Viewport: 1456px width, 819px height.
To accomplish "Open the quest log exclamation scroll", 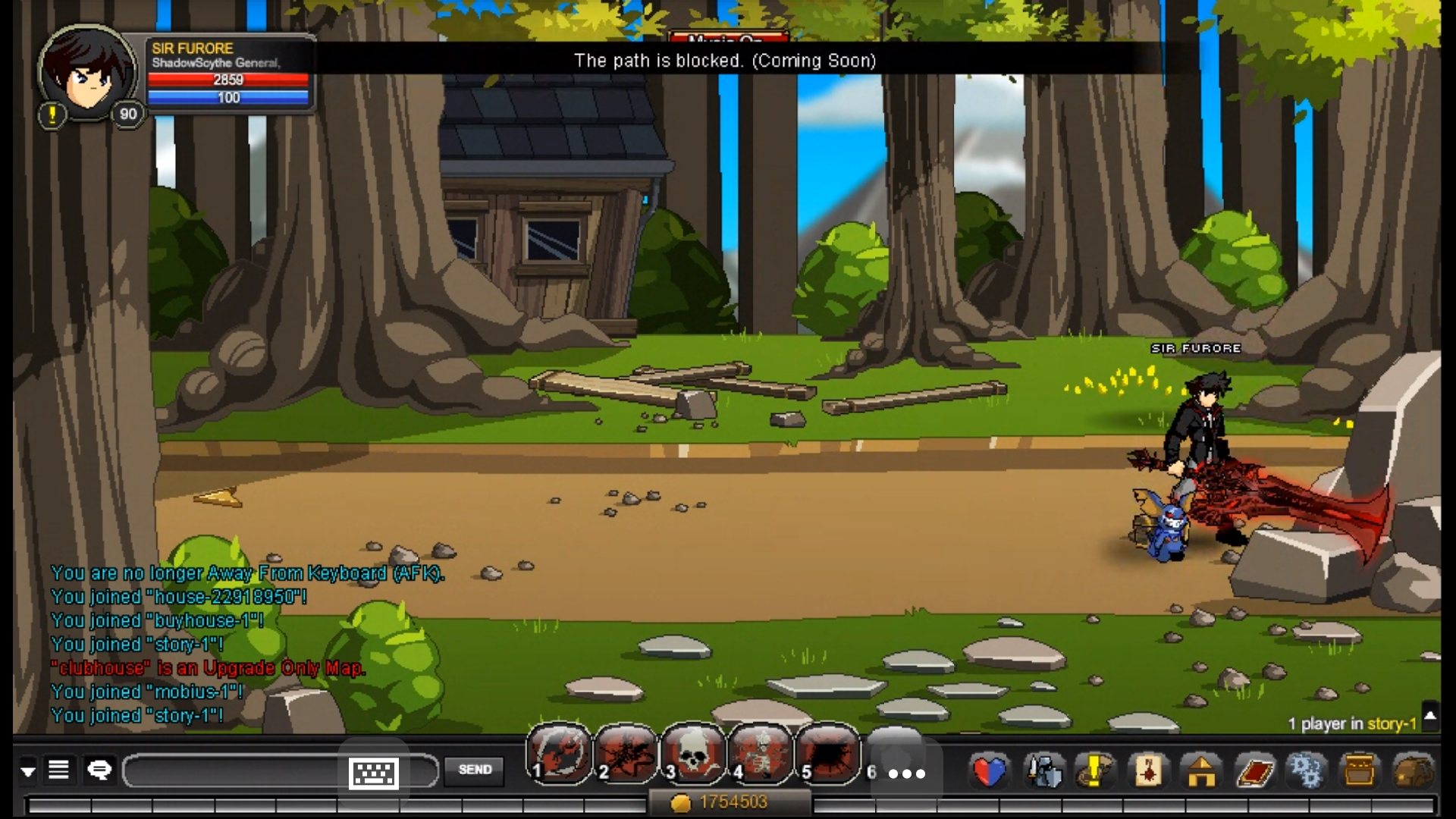I will (x=1094, y=772).
